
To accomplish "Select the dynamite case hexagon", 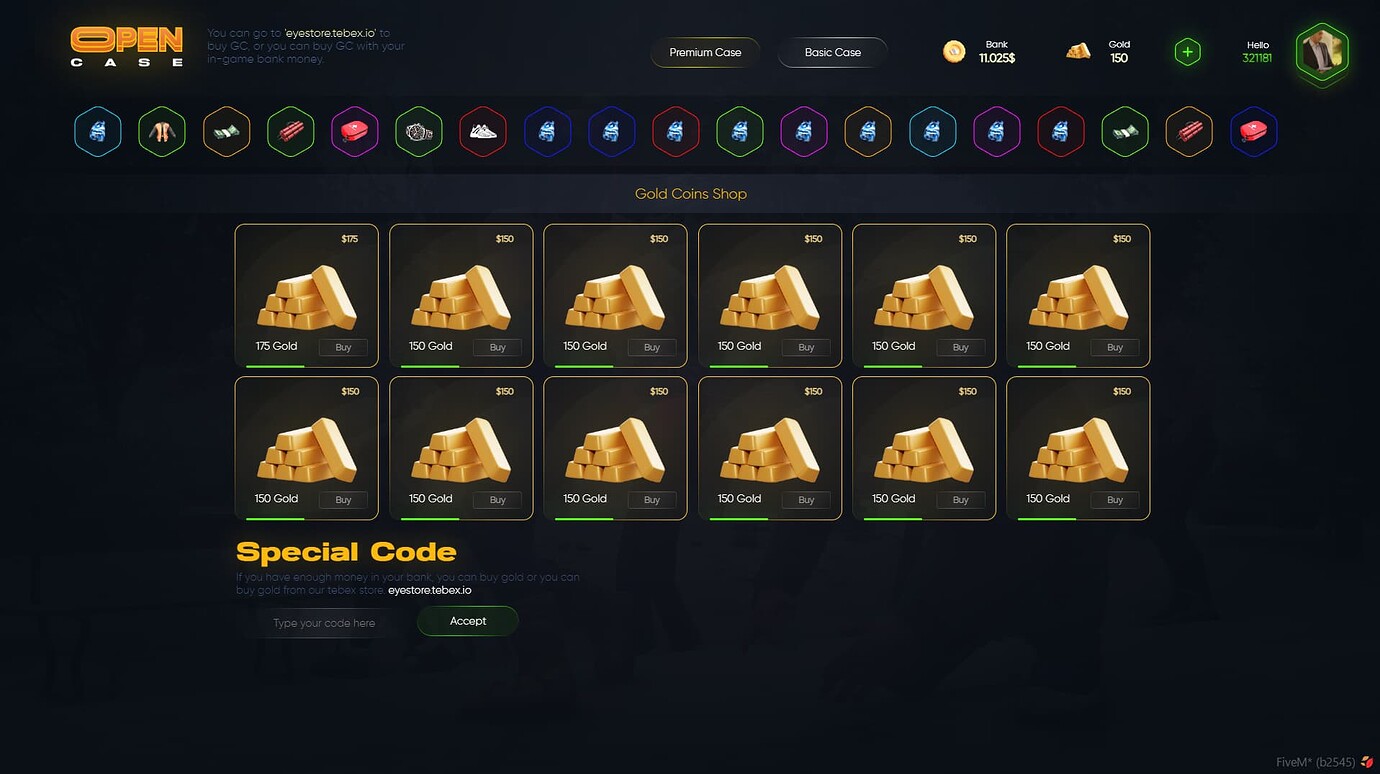I will (290, 131).
